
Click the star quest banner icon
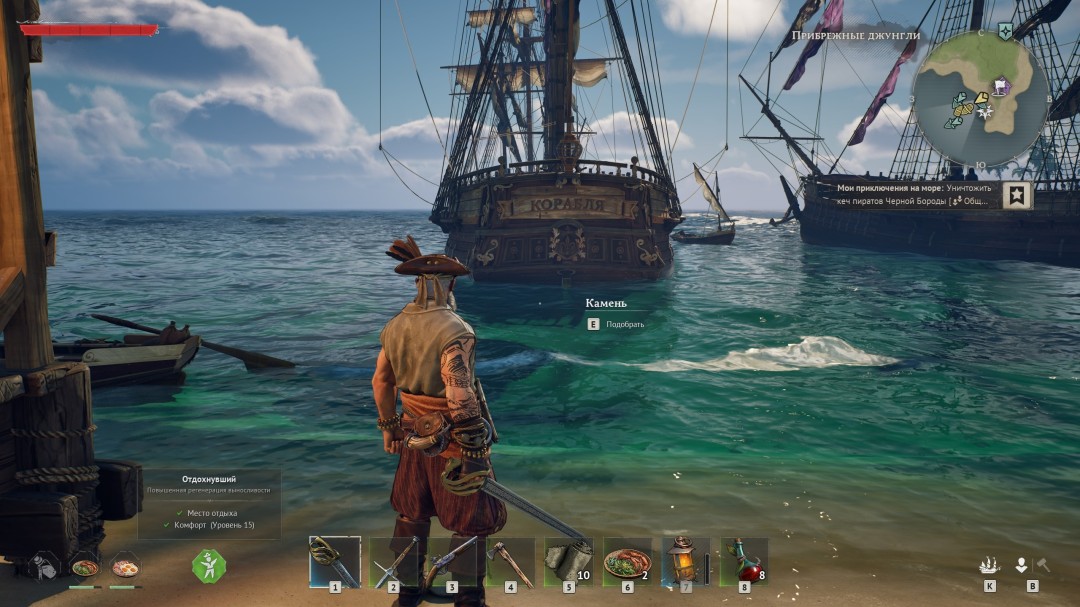tap(1018, 194)
